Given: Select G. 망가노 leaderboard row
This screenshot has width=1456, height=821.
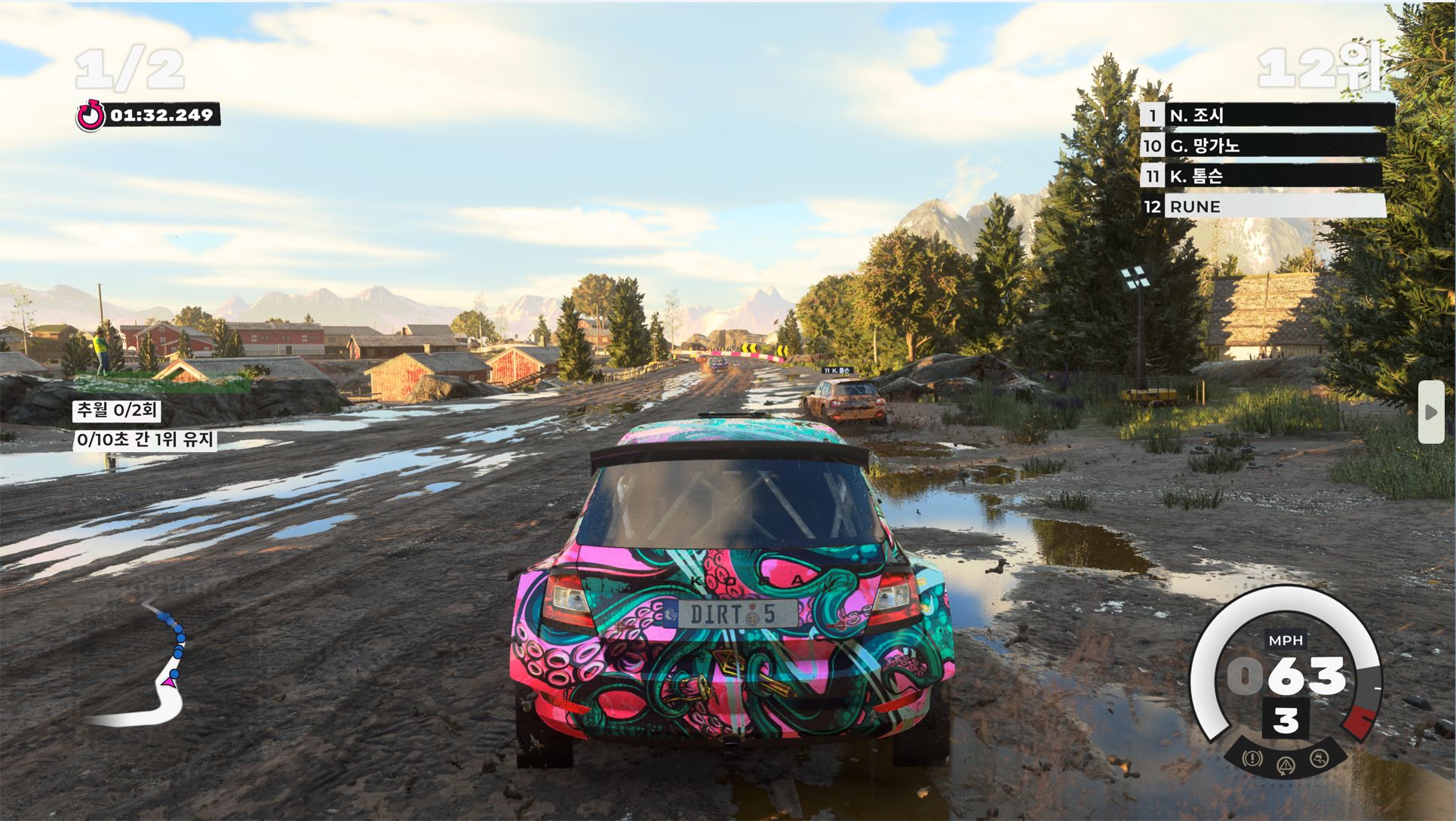Looking at the screenshot, I should pos(1264,146).
